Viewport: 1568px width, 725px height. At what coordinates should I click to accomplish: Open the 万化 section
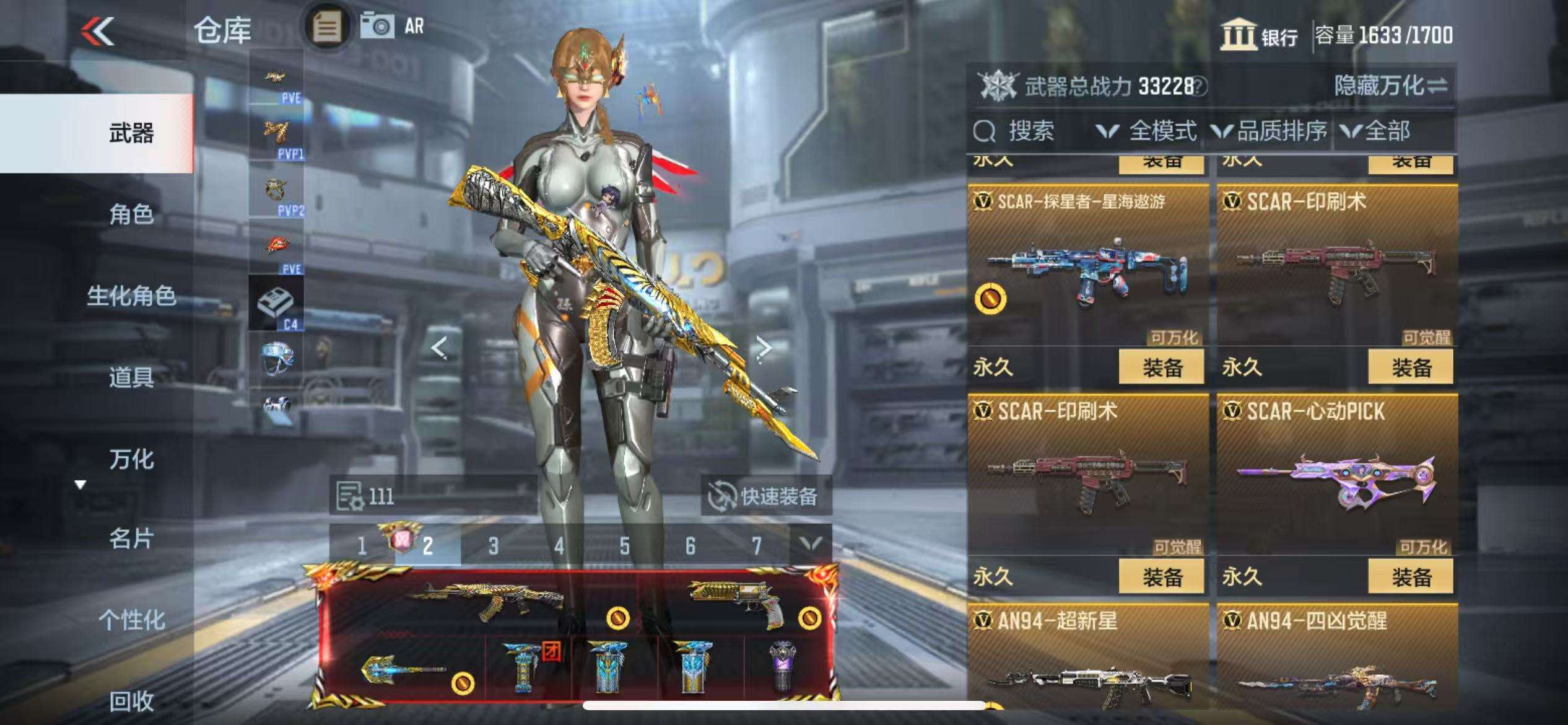(x=131, y=459)
